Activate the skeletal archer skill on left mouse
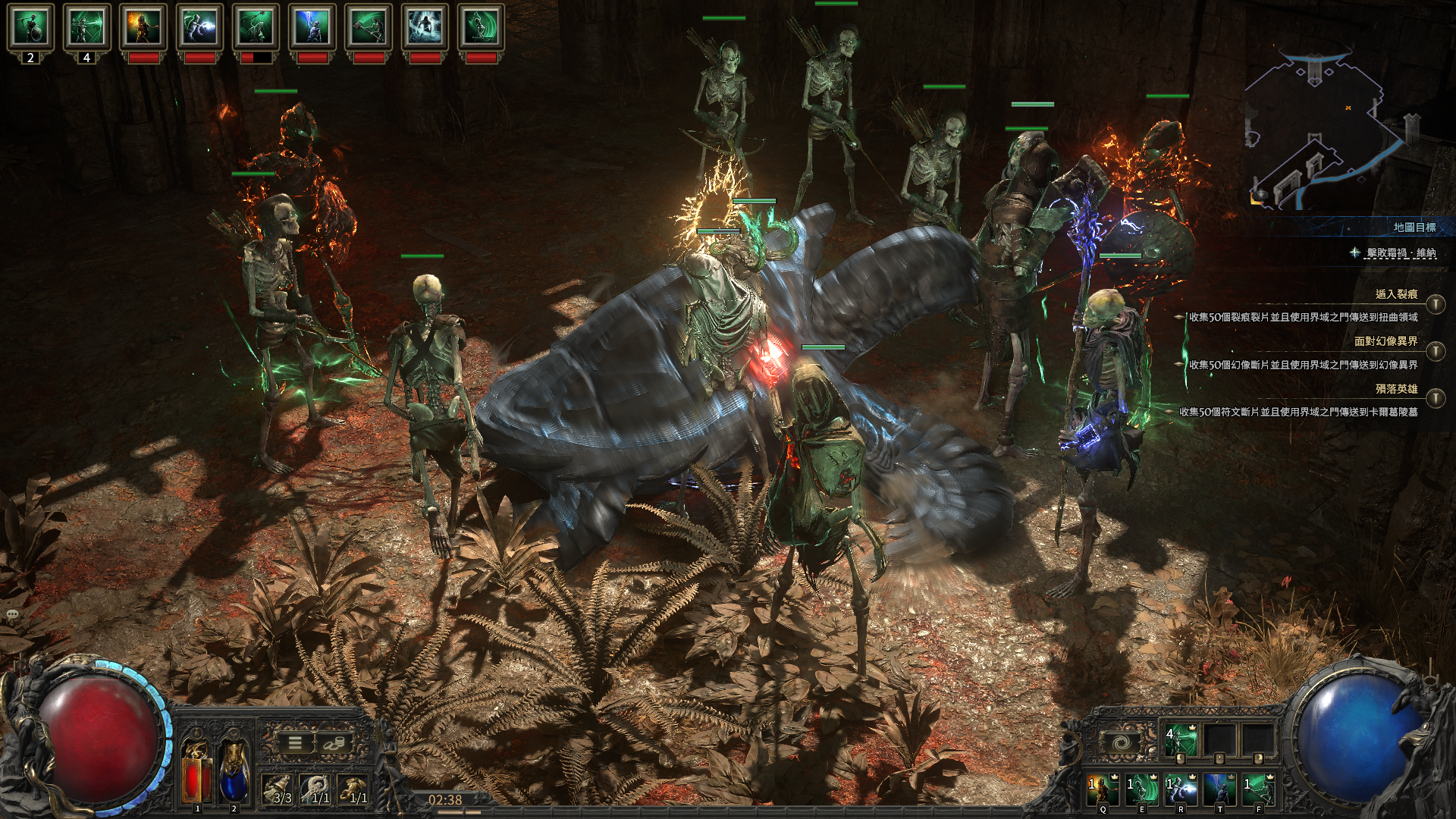 click(1179, 740)
